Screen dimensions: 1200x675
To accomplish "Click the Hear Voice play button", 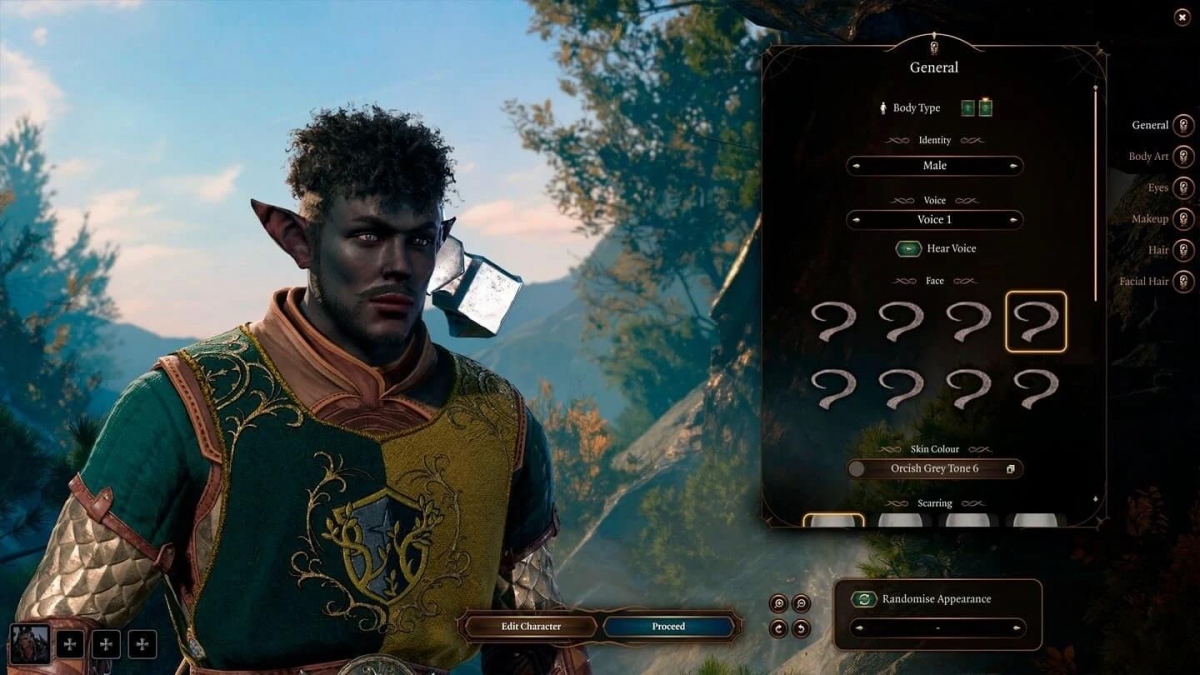I will click(908, 249).
